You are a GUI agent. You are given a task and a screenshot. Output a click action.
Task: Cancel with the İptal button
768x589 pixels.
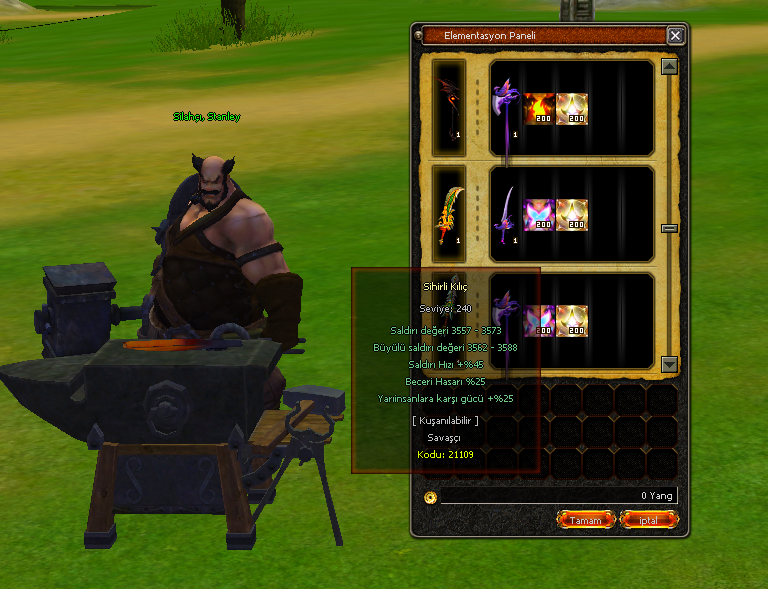(x=649, y=520)
